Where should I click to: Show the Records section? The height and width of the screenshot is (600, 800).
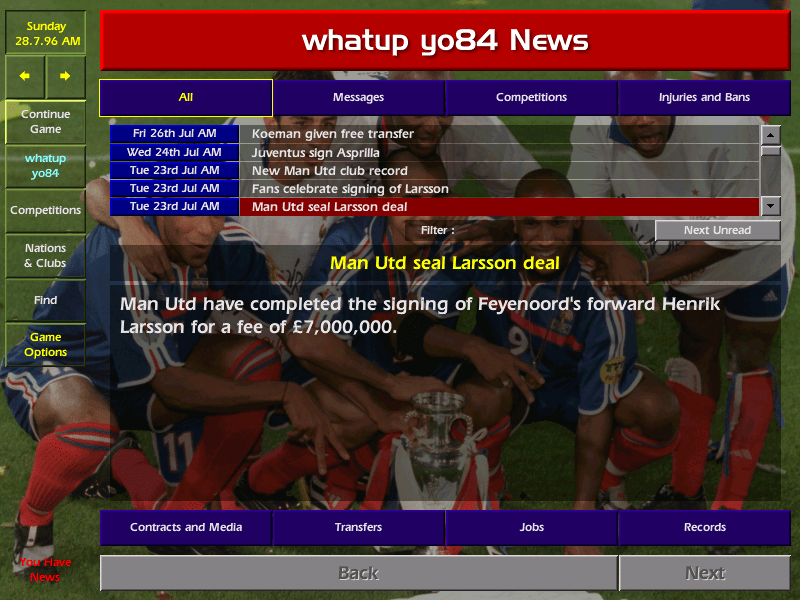click(704, 527)
